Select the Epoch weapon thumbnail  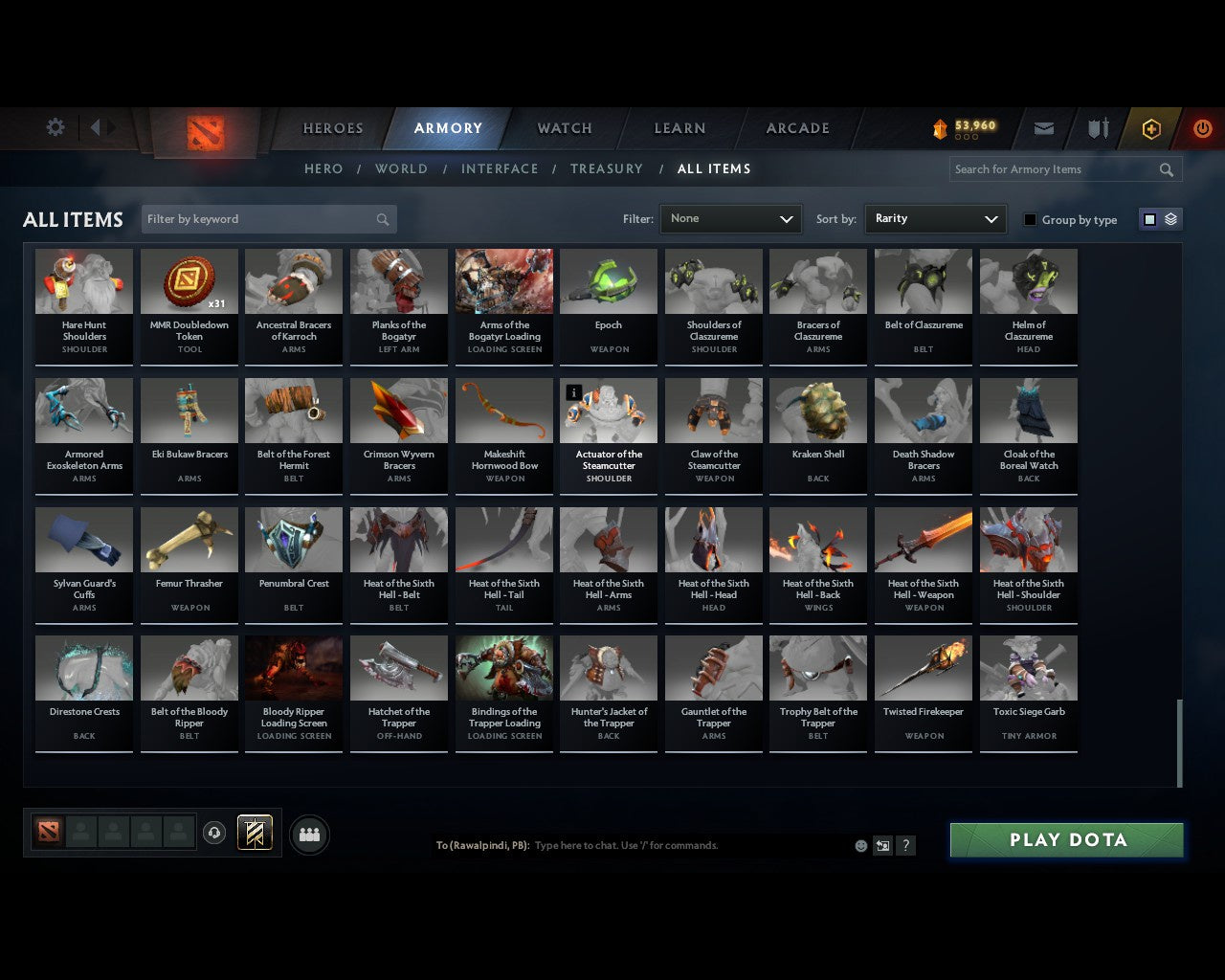(x=609, y=280)
